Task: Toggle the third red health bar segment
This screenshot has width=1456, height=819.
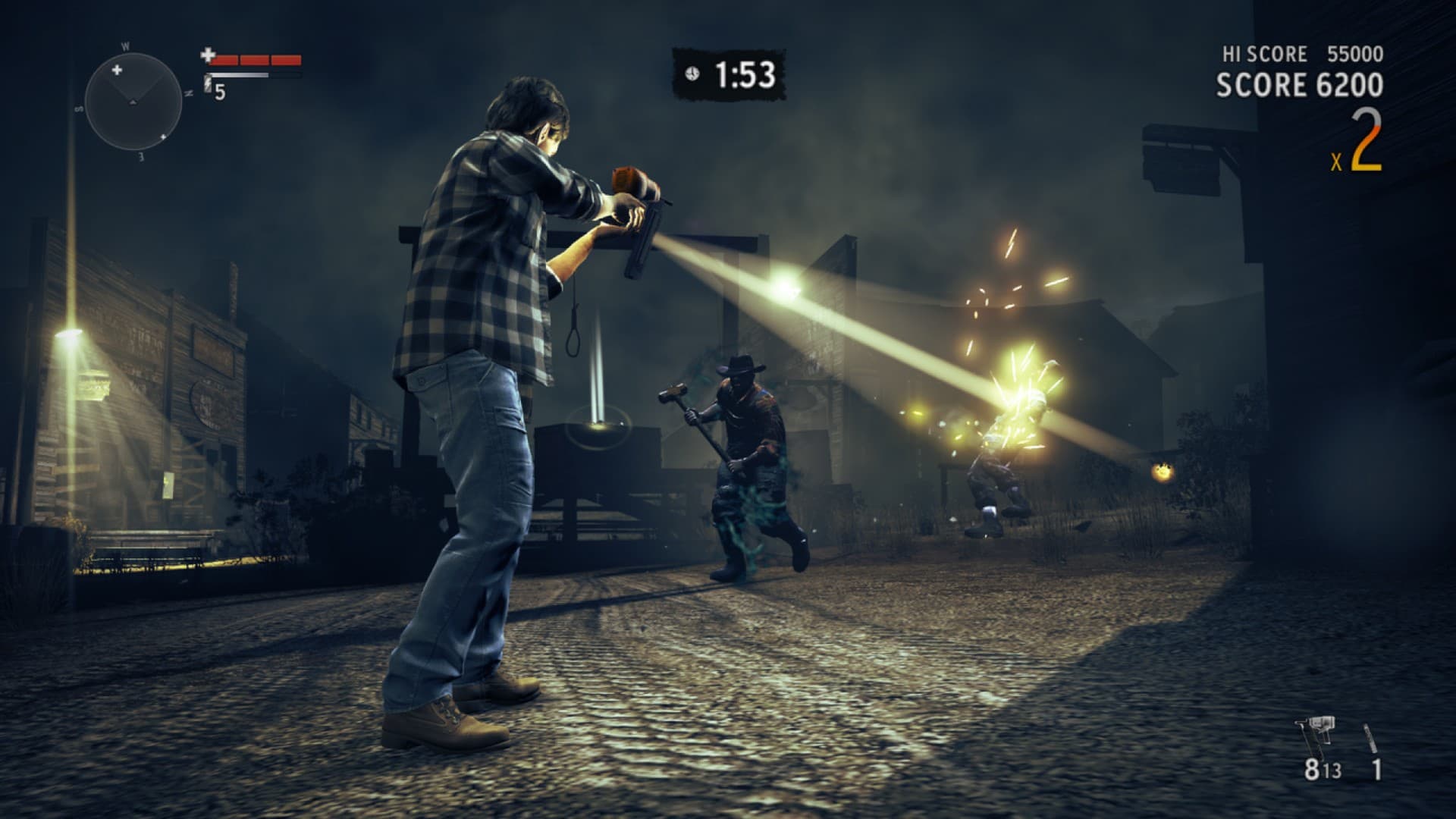Action: (x=287, y=58)
